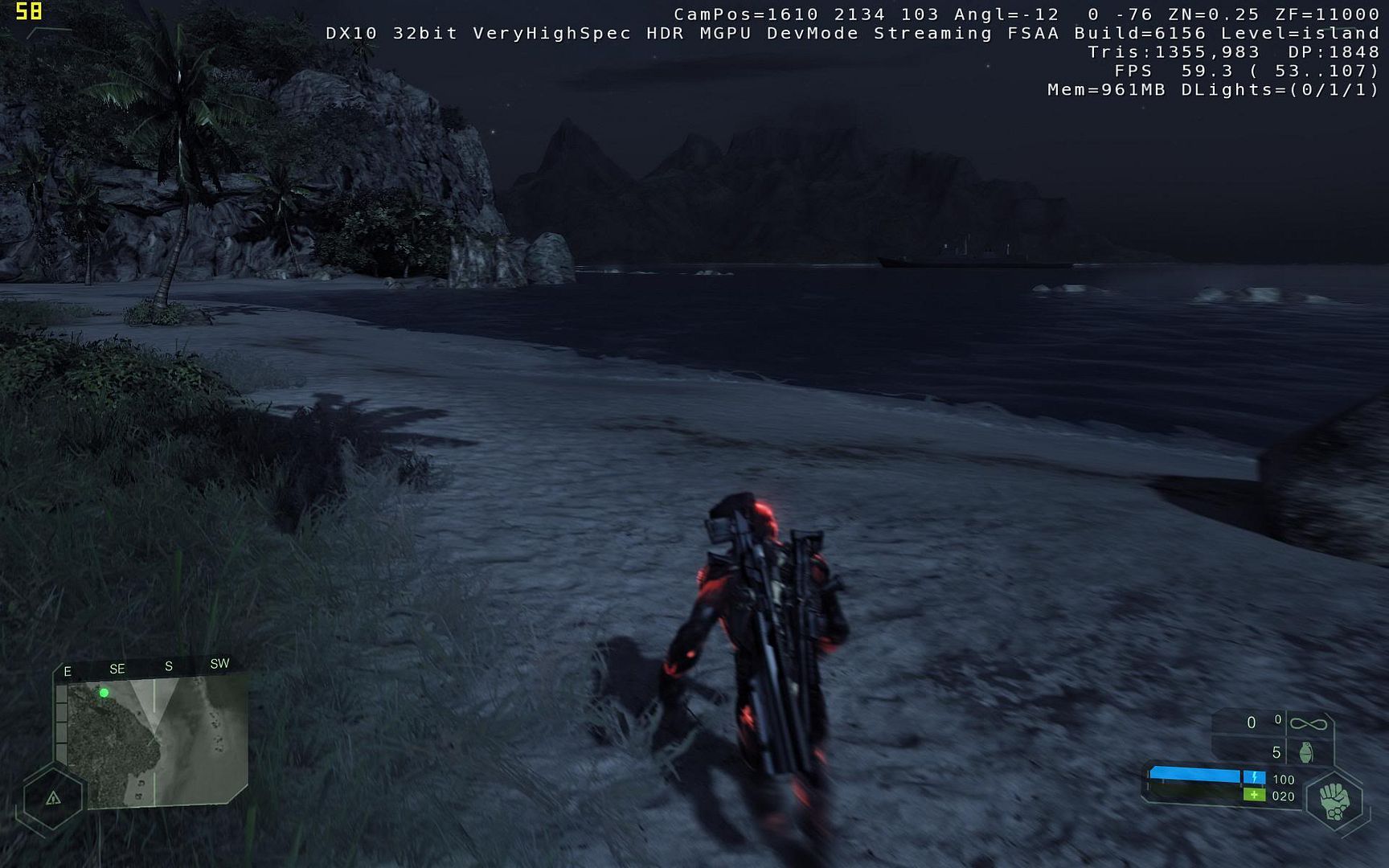This screenshot has width=1389, height=868.
Task: Click the warning triangle hexagon icon
Action: pos(53,798)
